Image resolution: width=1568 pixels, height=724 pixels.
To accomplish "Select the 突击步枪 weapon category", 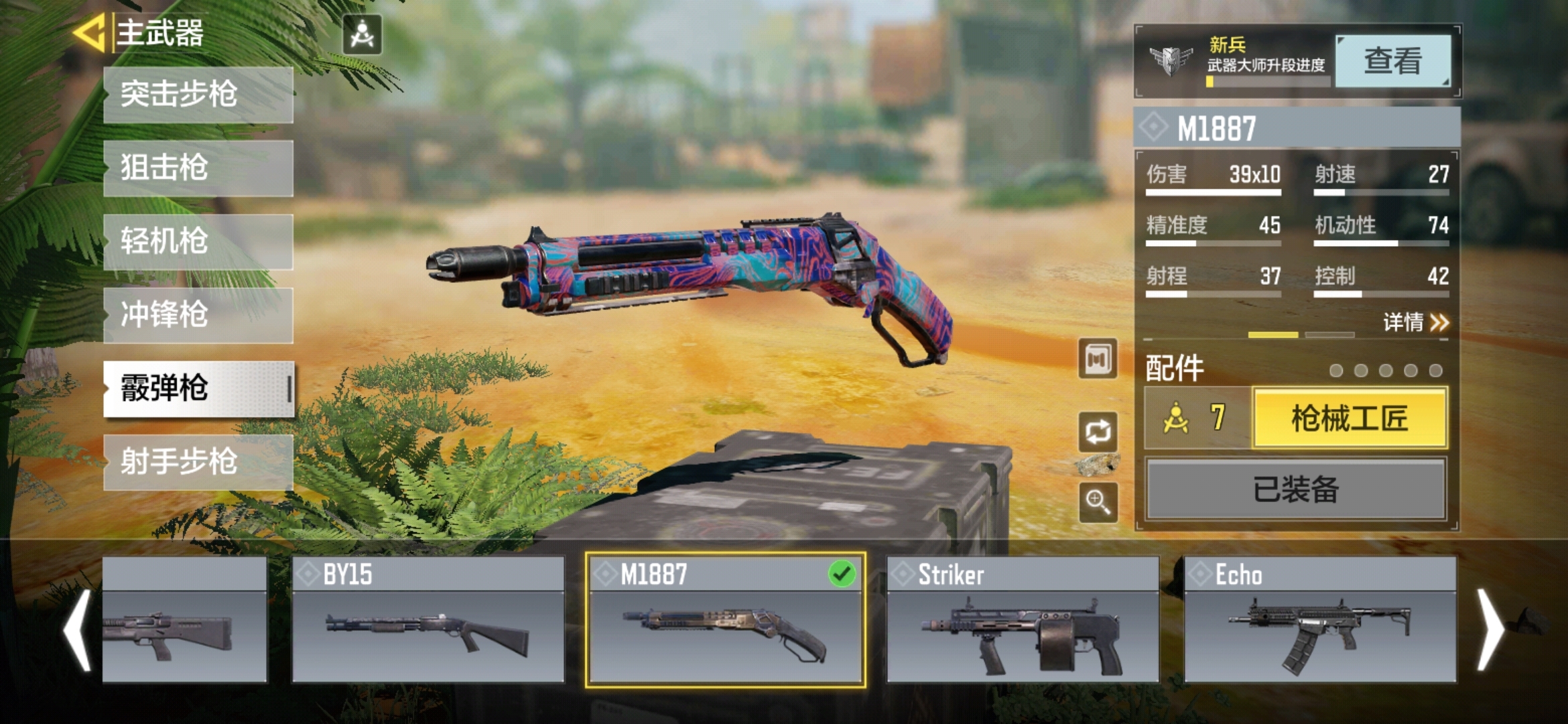I will [198, 95].
